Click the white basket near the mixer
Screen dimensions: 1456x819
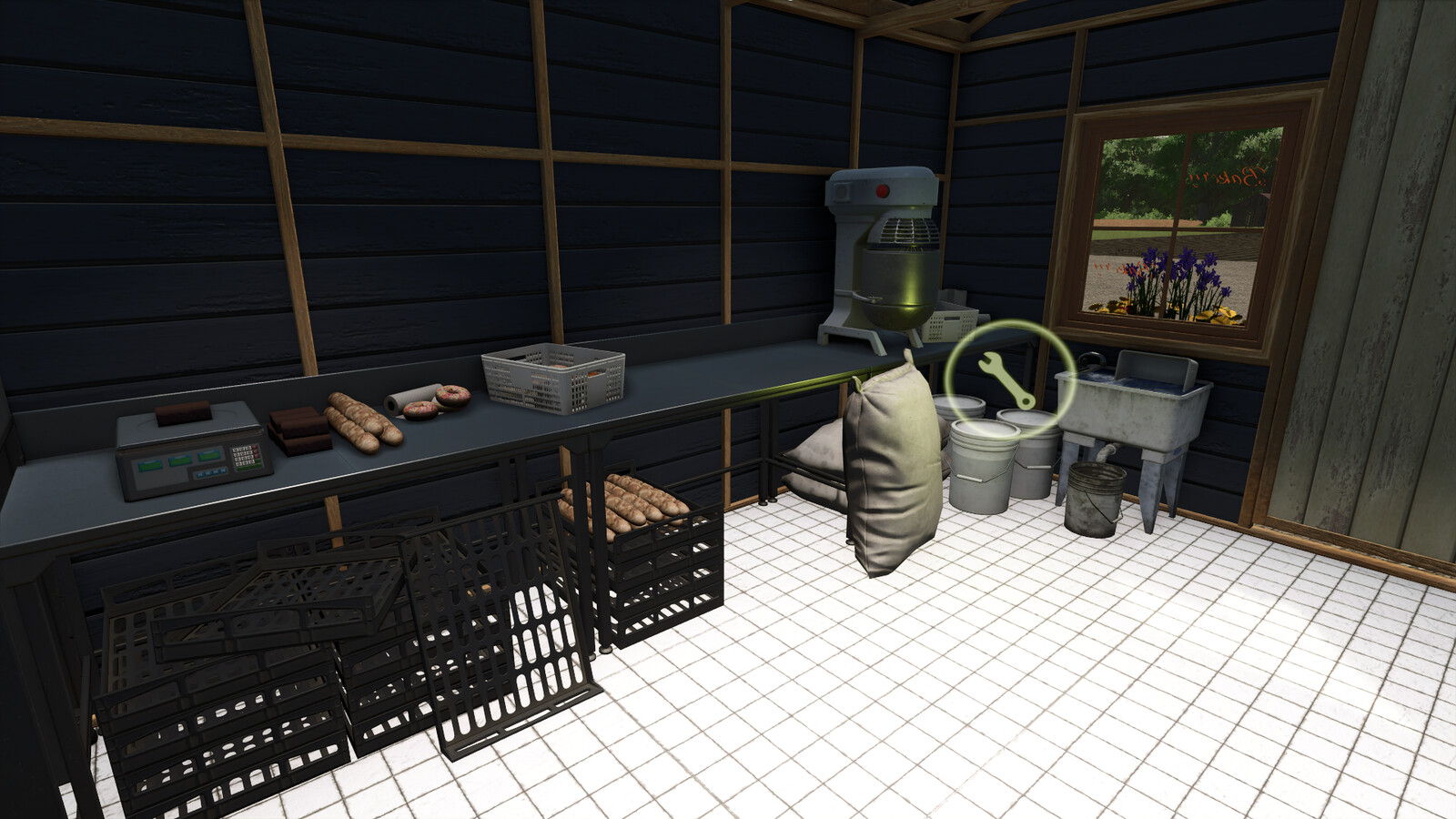tap(953, 323)
